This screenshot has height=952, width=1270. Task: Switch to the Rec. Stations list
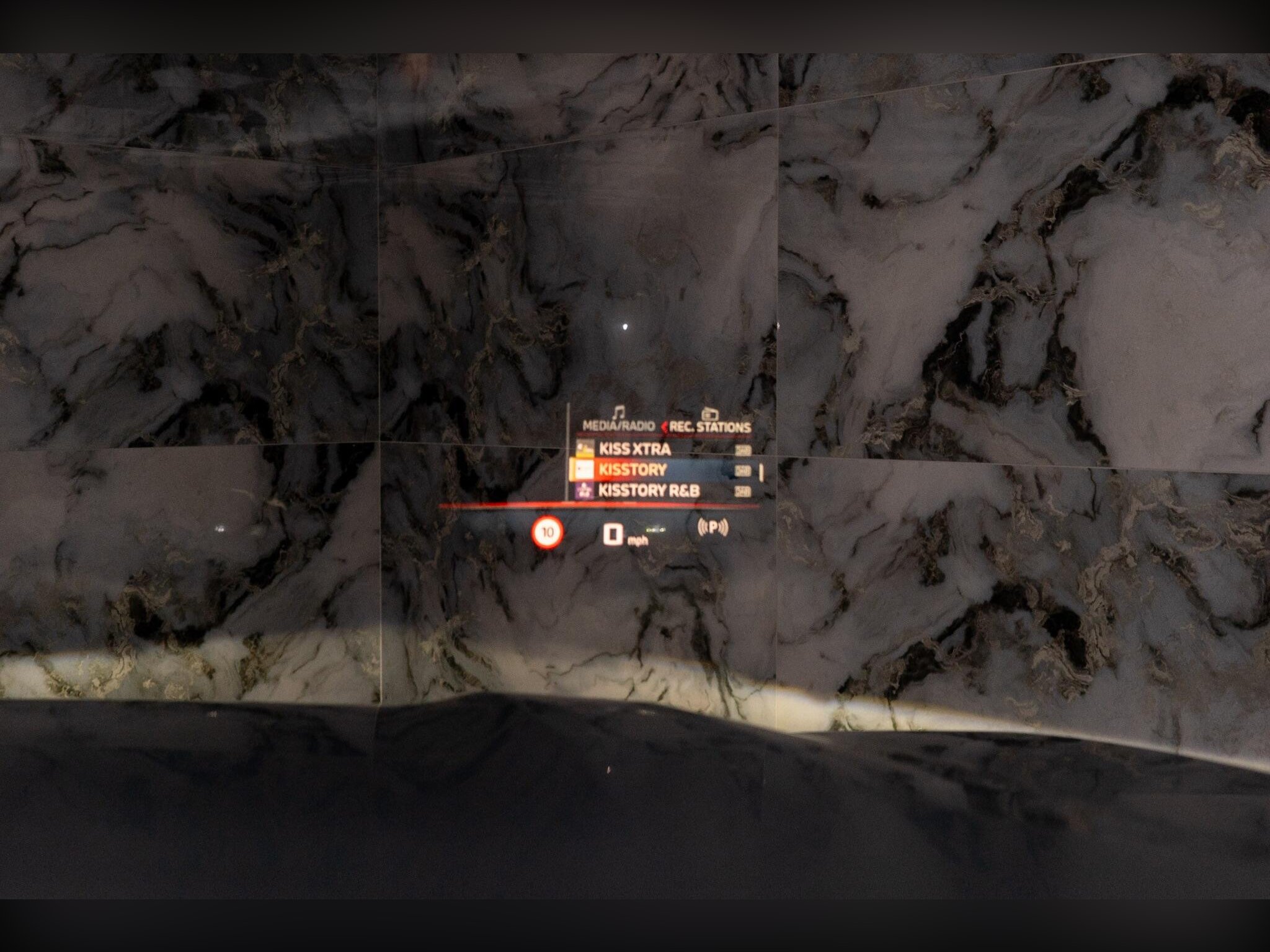tap(709, 426)
